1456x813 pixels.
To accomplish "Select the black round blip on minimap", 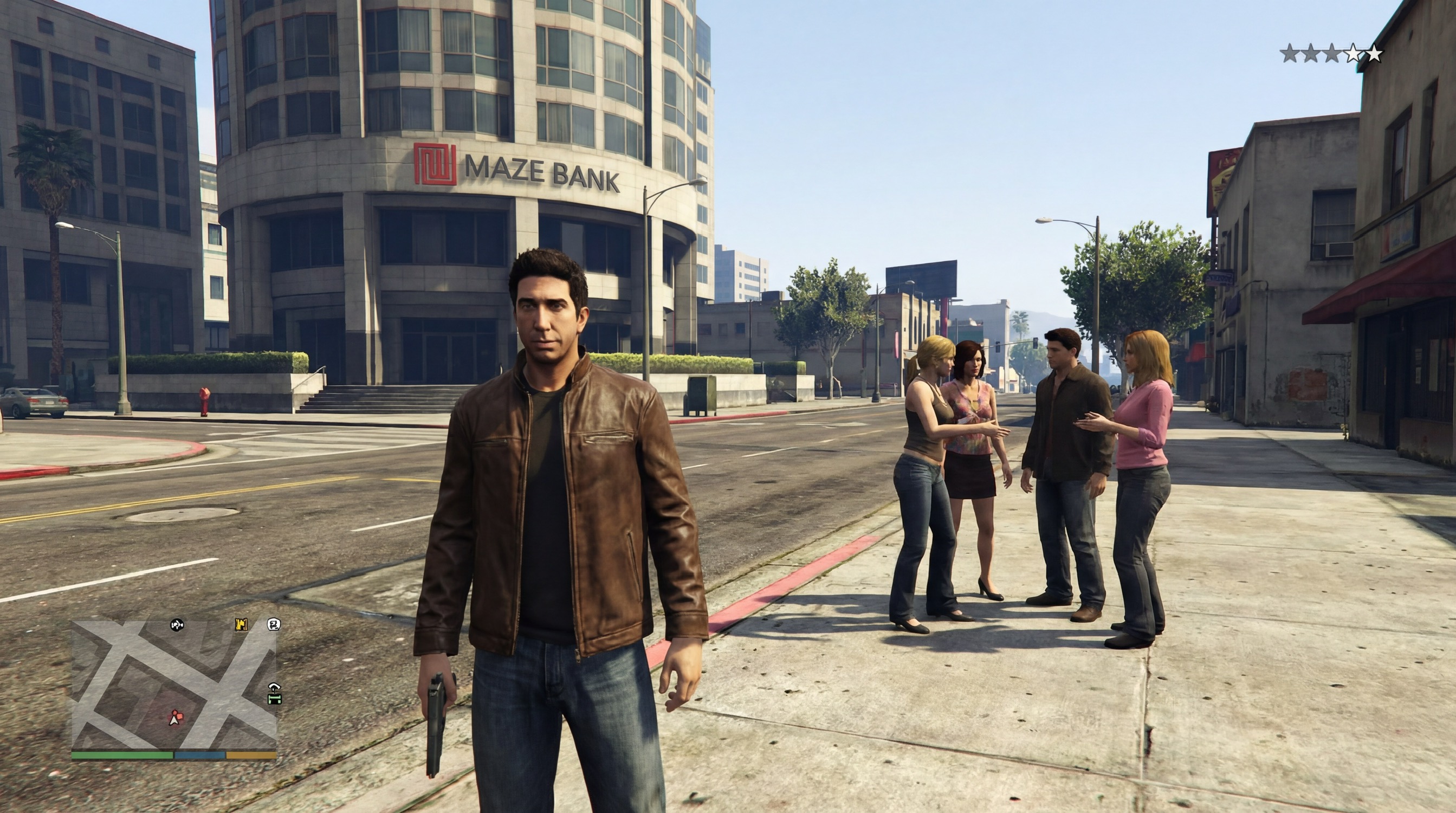I will pos(177,625).
